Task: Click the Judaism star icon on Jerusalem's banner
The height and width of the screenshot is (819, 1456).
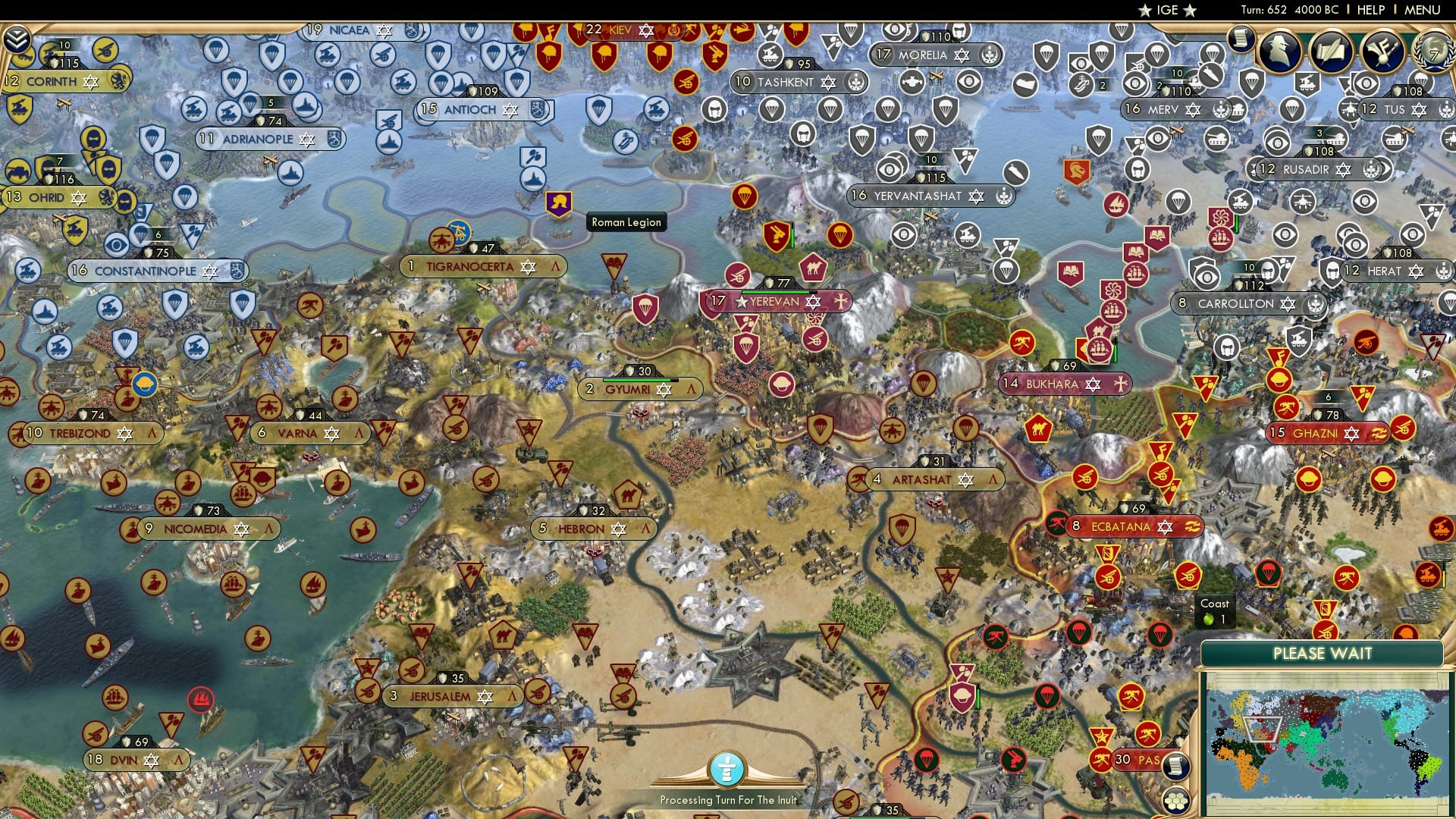Action: click(x=484, y=695)
